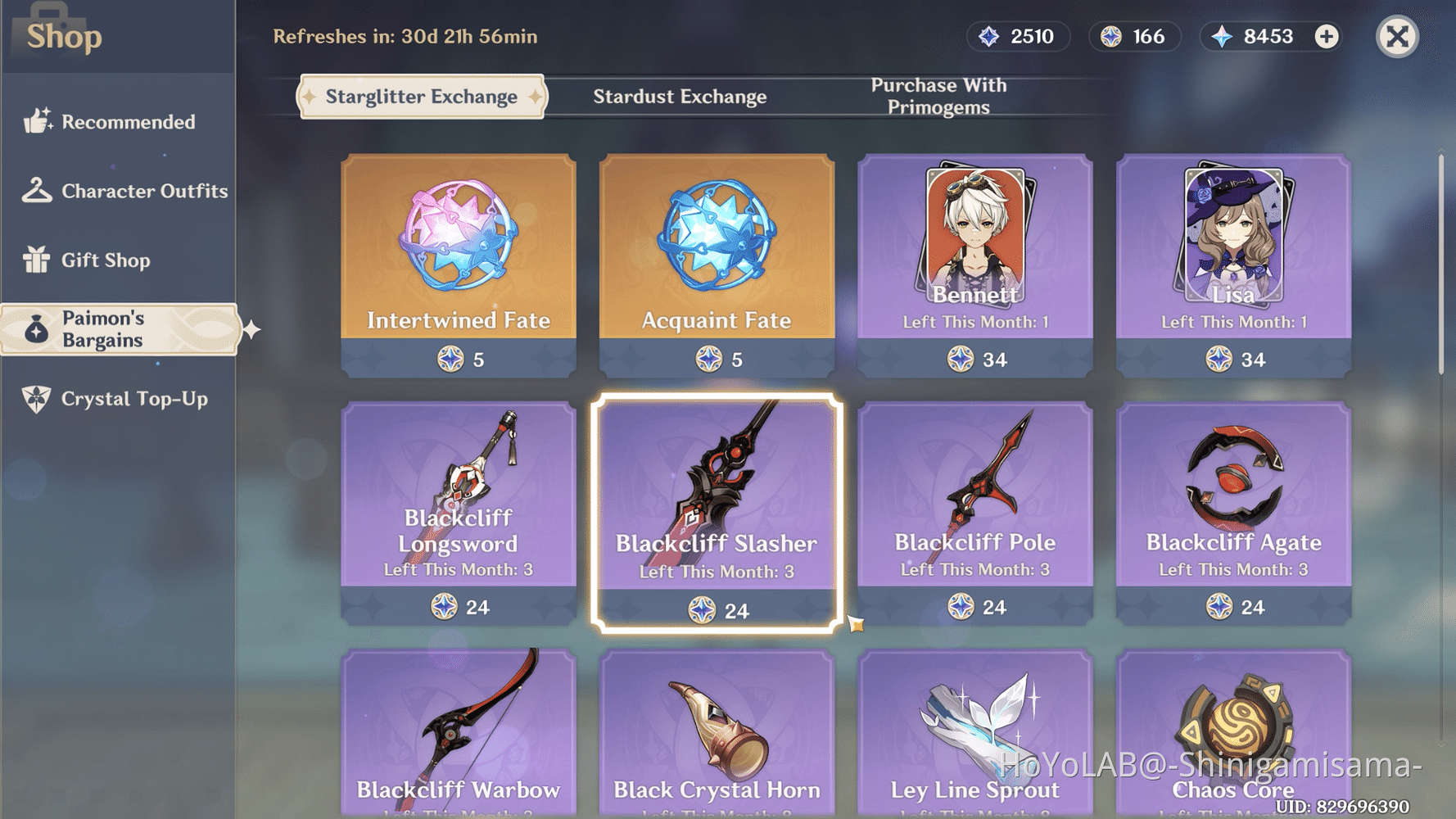Open Character Outfits from the sidebar
This screenshot has width=1456, height=819.
pos(37,191)
